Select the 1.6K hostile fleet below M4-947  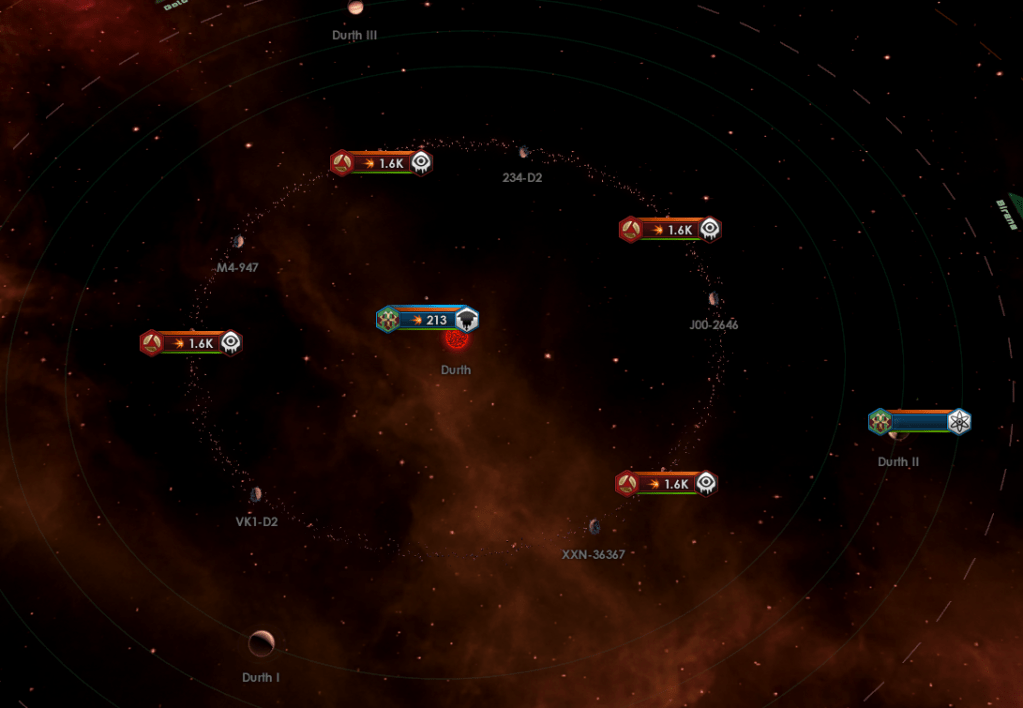pyautogui.click(x=191, y=343)
